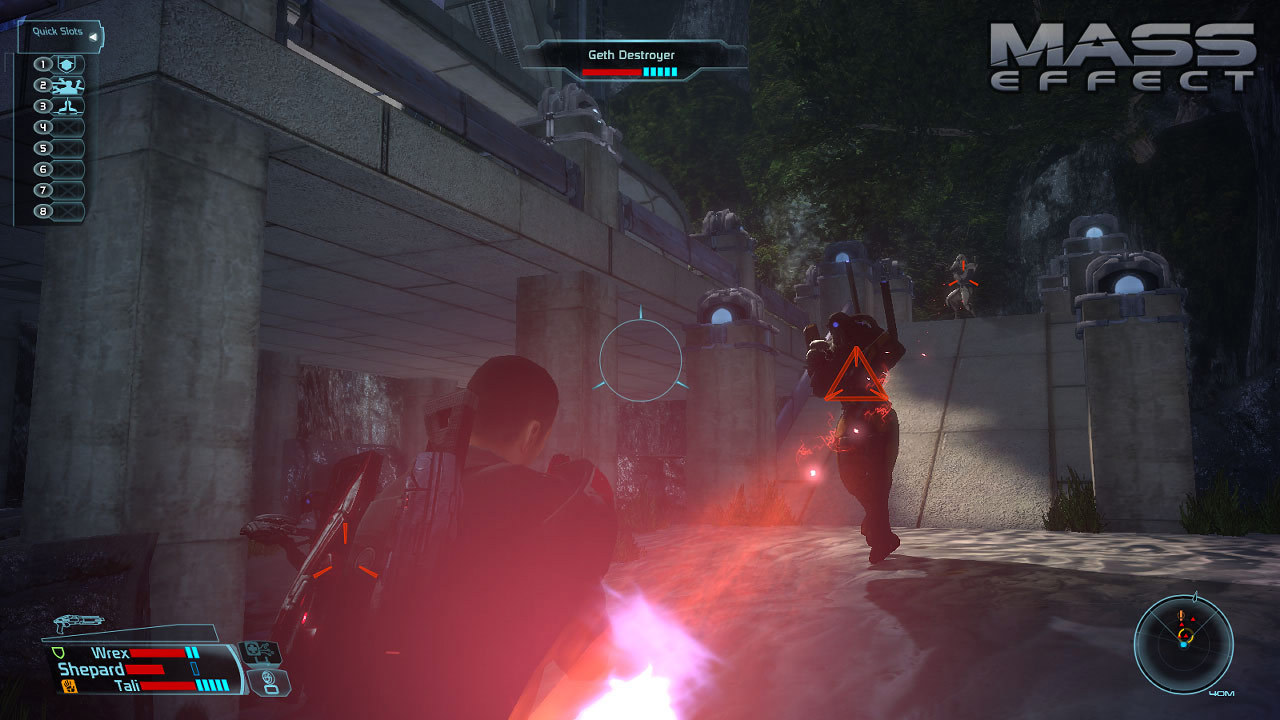The image size is (1280, 720).
Task: Click Tali's orange tech status icon
Action: click(68, 685)
